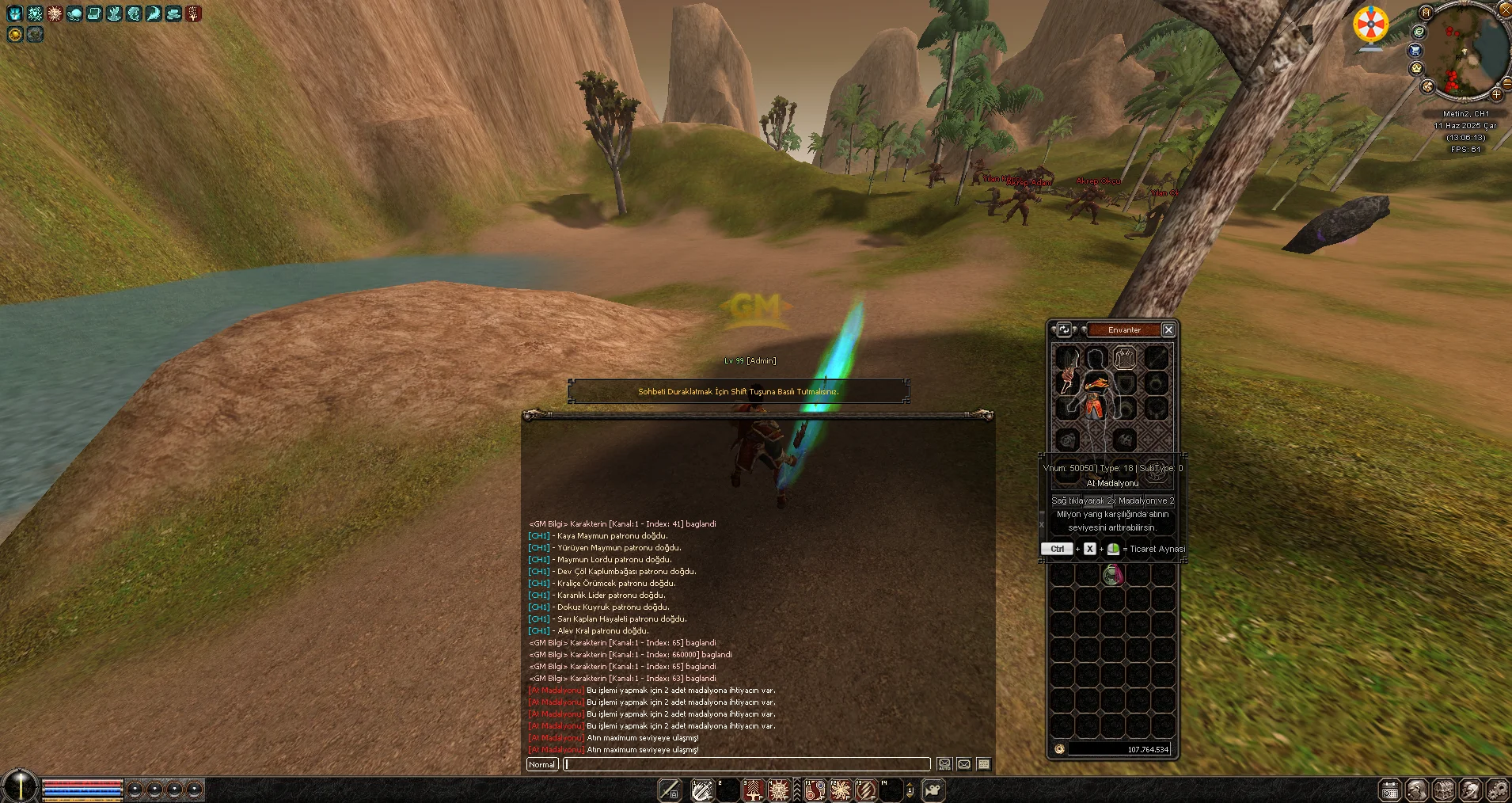The image size is (1512, 803).
Task: Spin the lucky wheel icon
Action: pos(1370,25)
